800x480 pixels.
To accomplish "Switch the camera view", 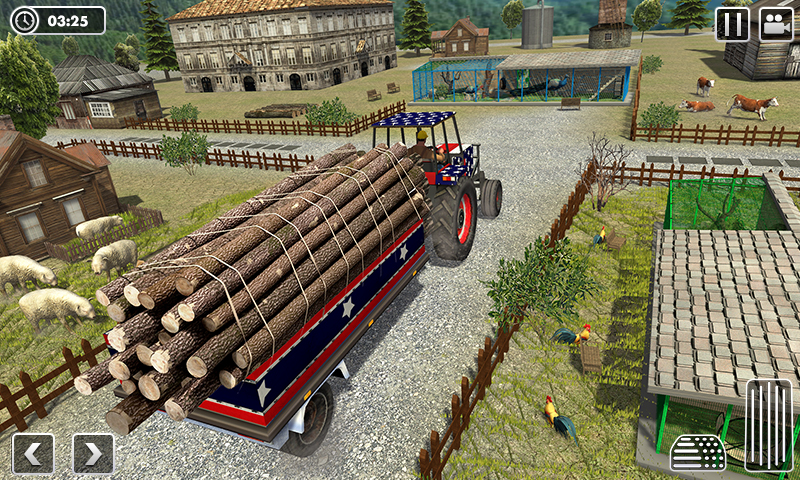I will tap(776, 24).
